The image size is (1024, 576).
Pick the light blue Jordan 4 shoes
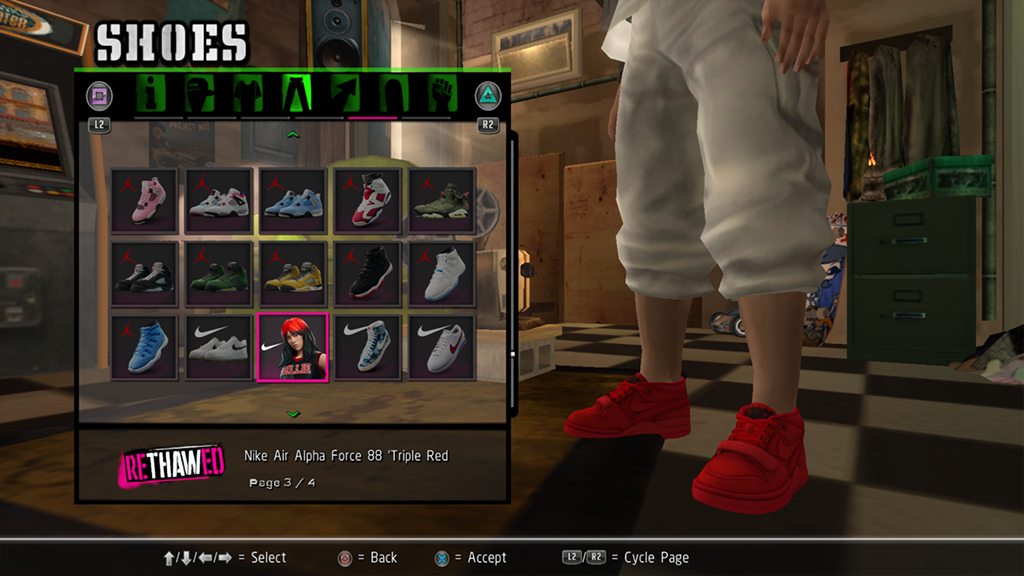click(293, 200)
